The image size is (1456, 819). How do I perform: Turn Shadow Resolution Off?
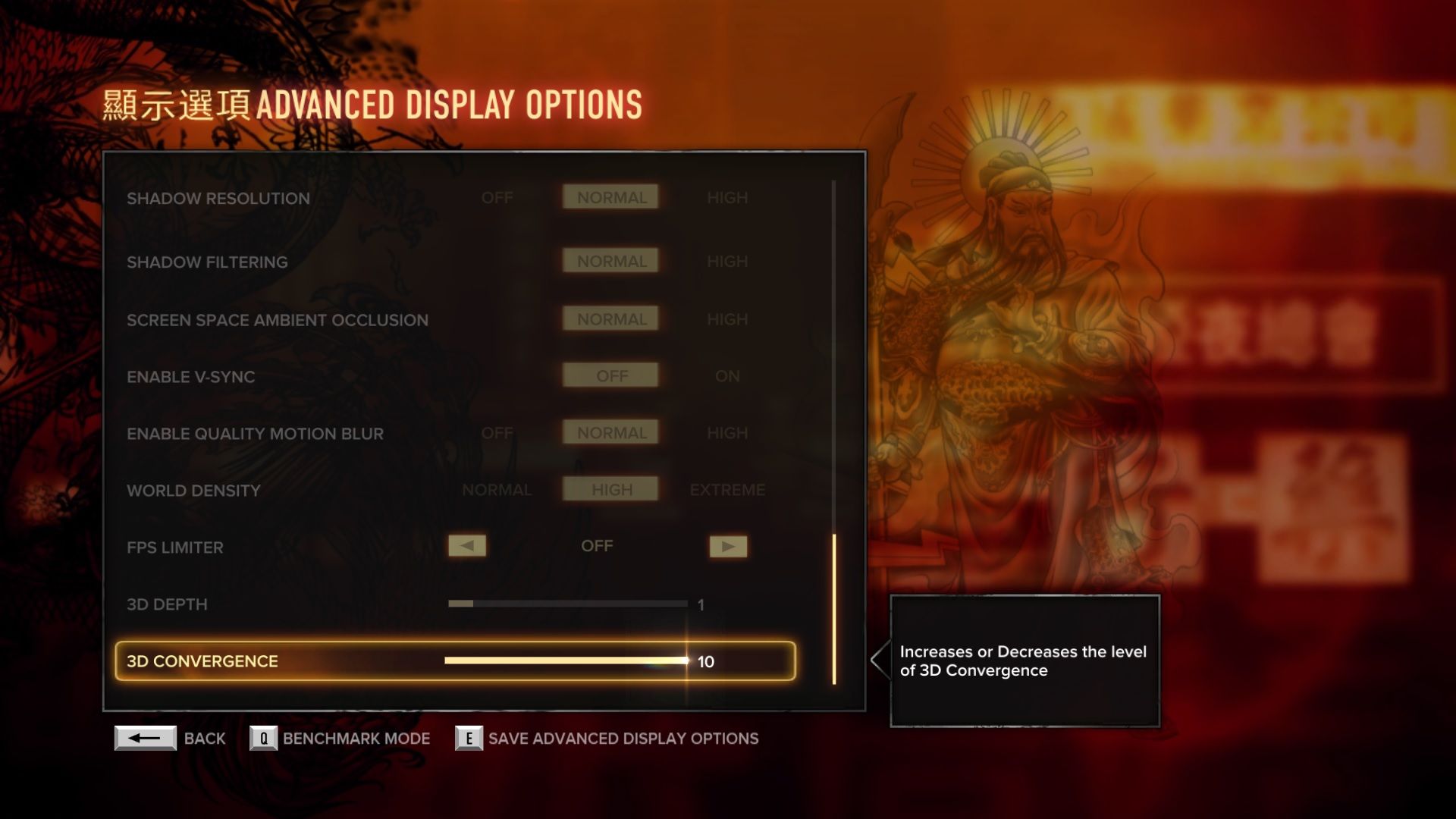tap(497, 198)
